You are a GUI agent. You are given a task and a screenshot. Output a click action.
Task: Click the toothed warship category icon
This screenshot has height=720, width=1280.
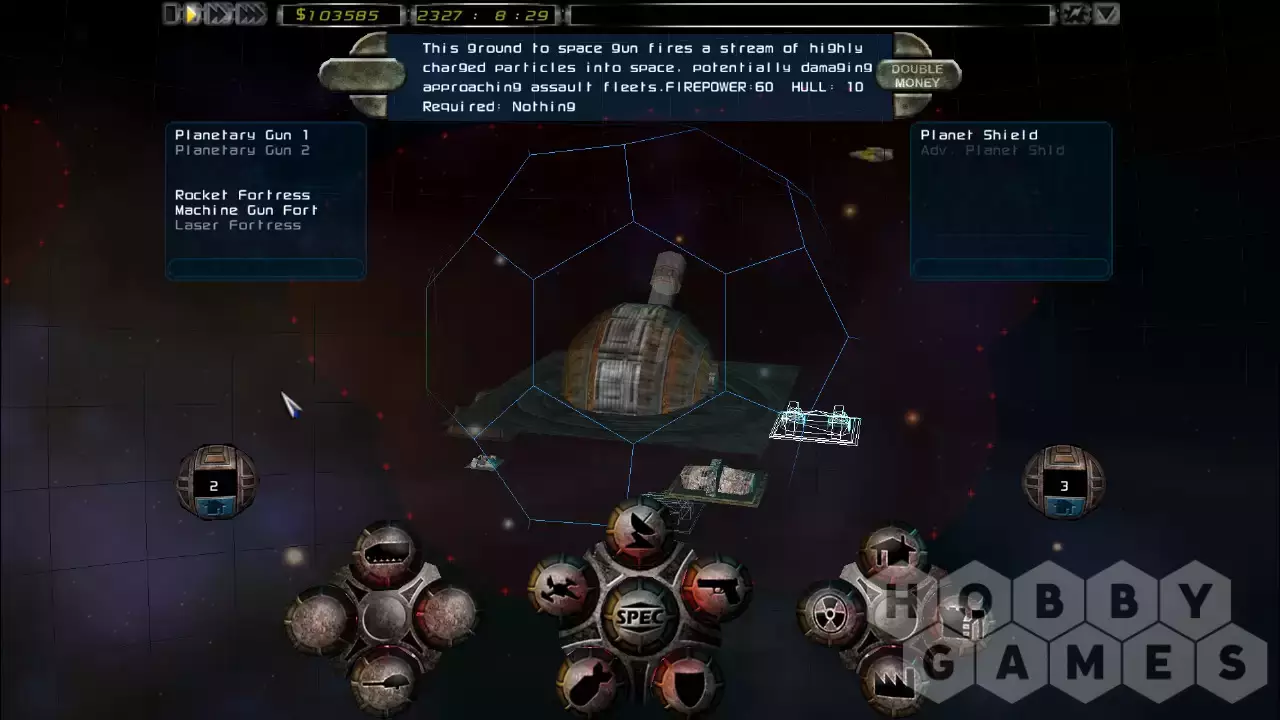coord(385,551)
